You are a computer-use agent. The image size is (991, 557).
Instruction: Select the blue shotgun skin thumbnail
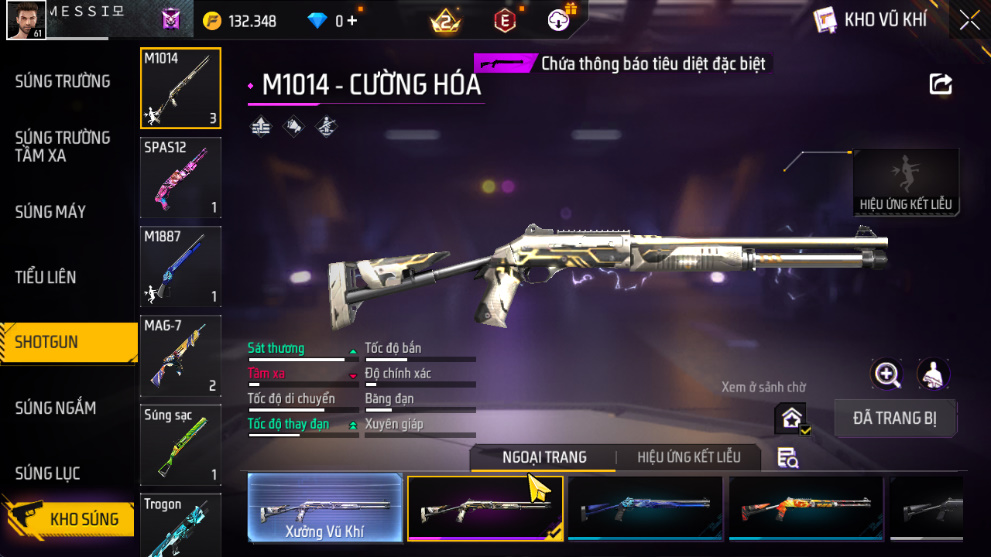645,508
